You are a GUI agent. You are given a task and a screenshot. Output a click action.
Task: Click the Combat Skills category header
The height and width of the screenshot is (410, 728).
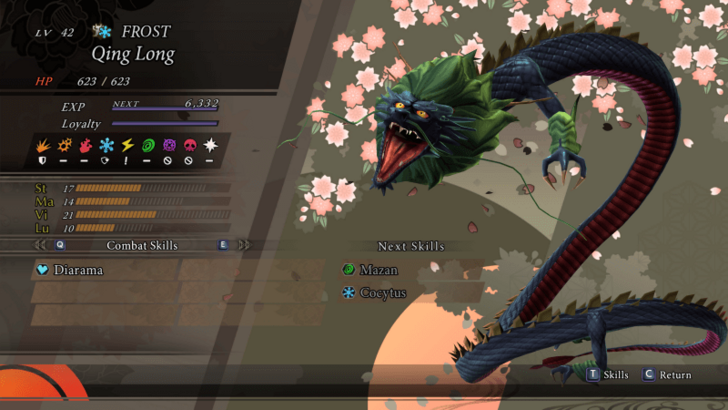coord(142,245)
